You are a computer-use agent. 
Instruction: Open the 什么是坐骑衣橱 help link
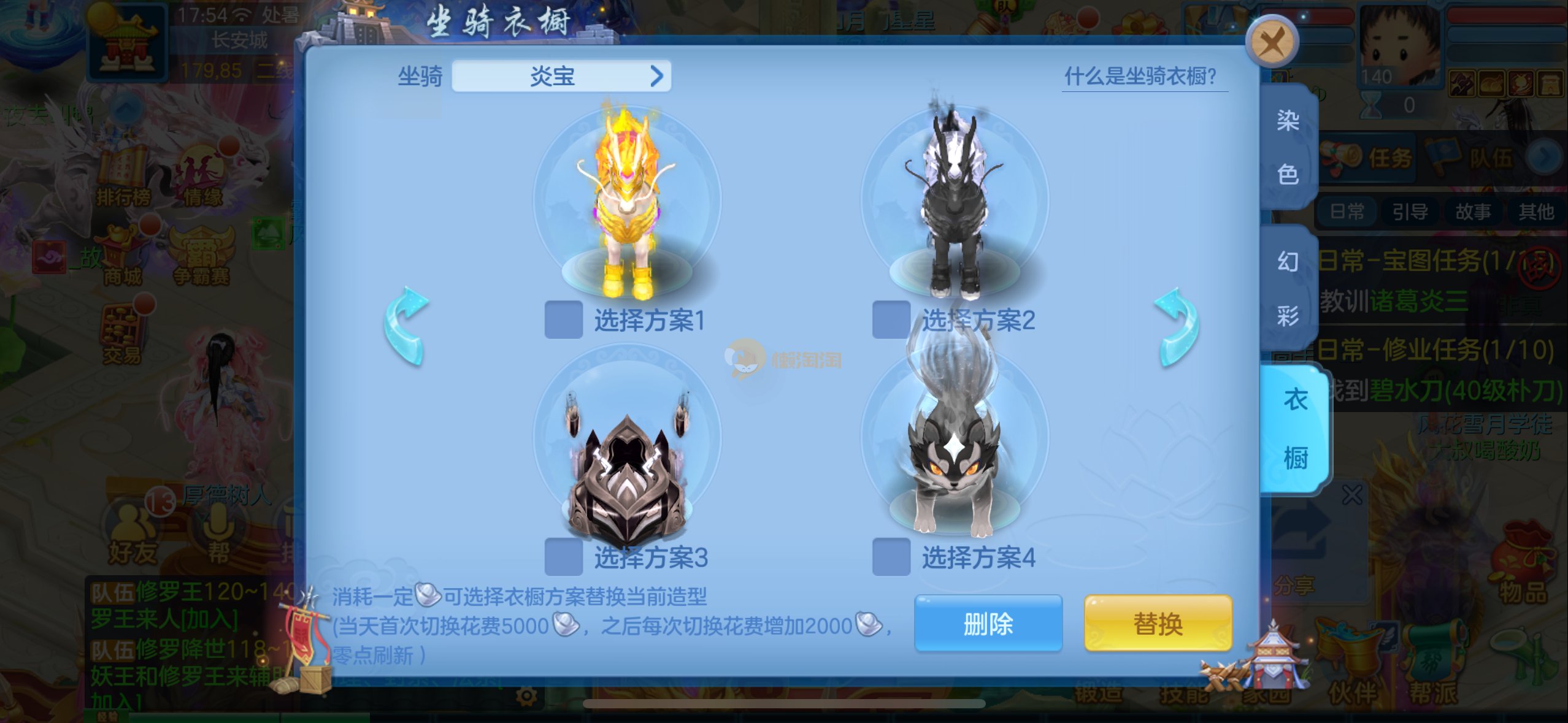[1141, 77]
